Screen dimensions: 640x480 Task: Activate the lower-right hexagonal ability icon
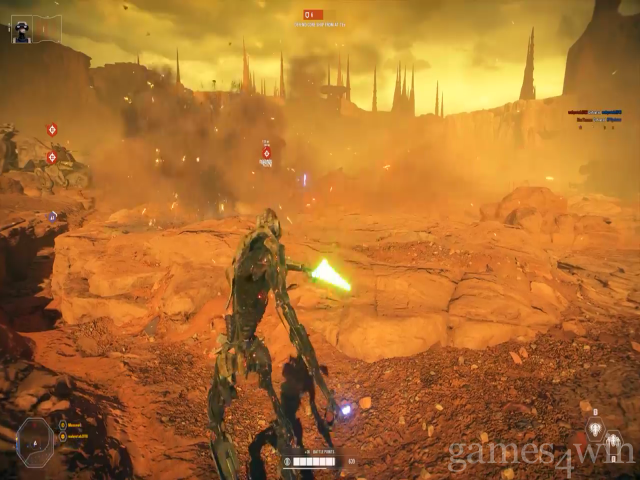613,441
